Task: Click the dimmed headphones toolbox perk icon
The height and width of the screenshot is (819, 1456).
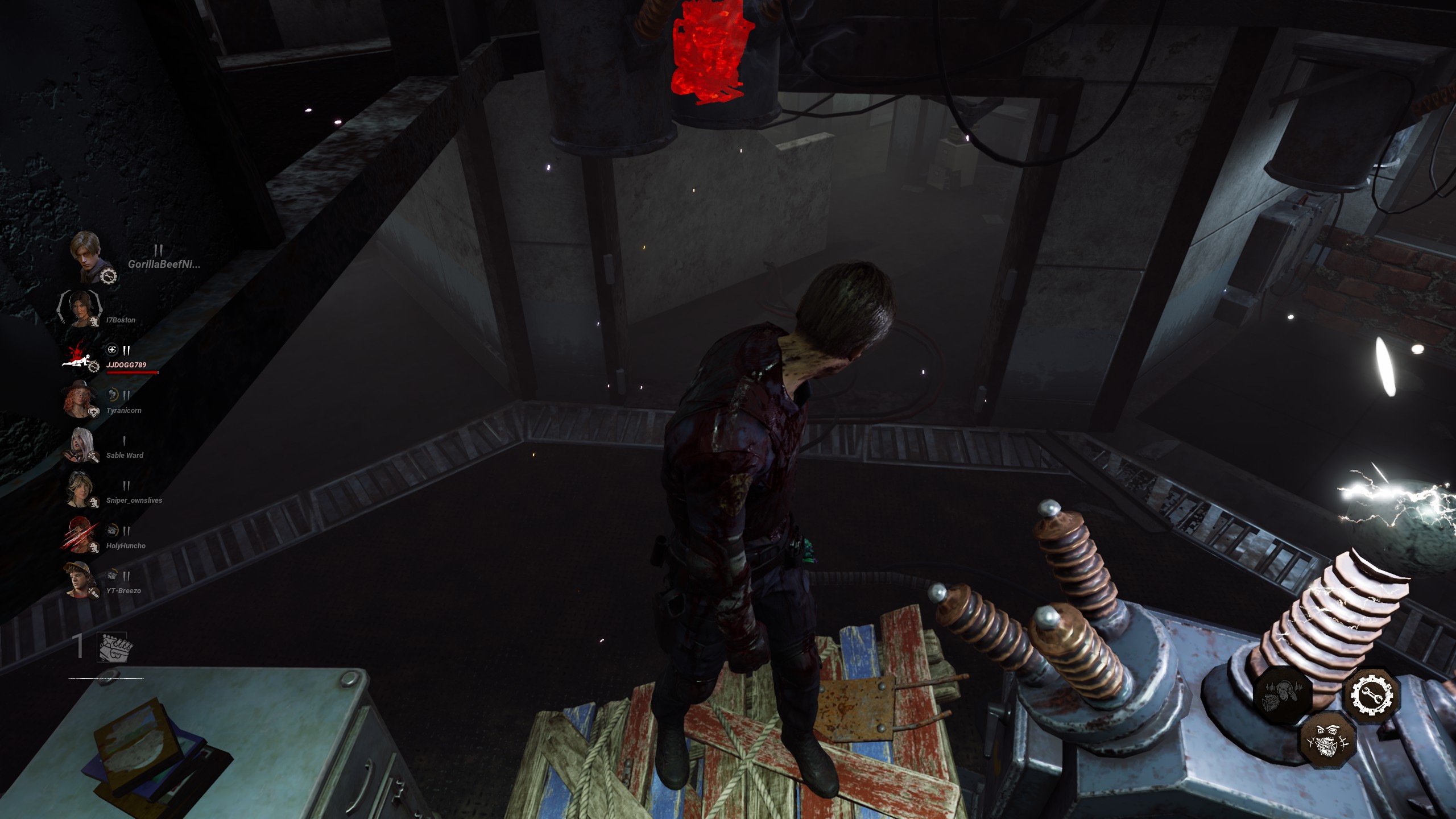Action: pos(1283,695)
